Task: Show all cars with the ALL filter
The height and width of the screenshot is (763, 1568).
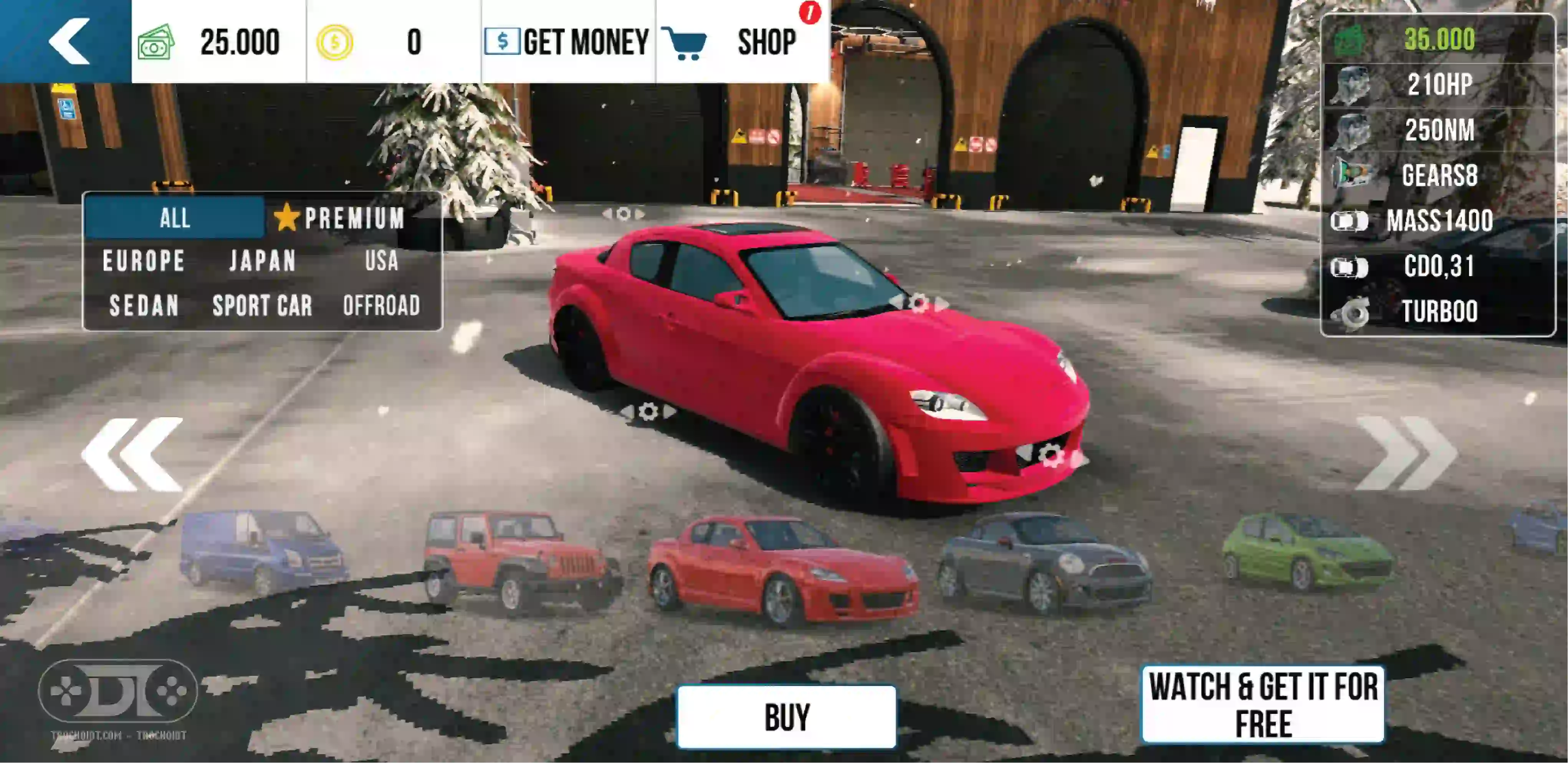Action: 175,217
